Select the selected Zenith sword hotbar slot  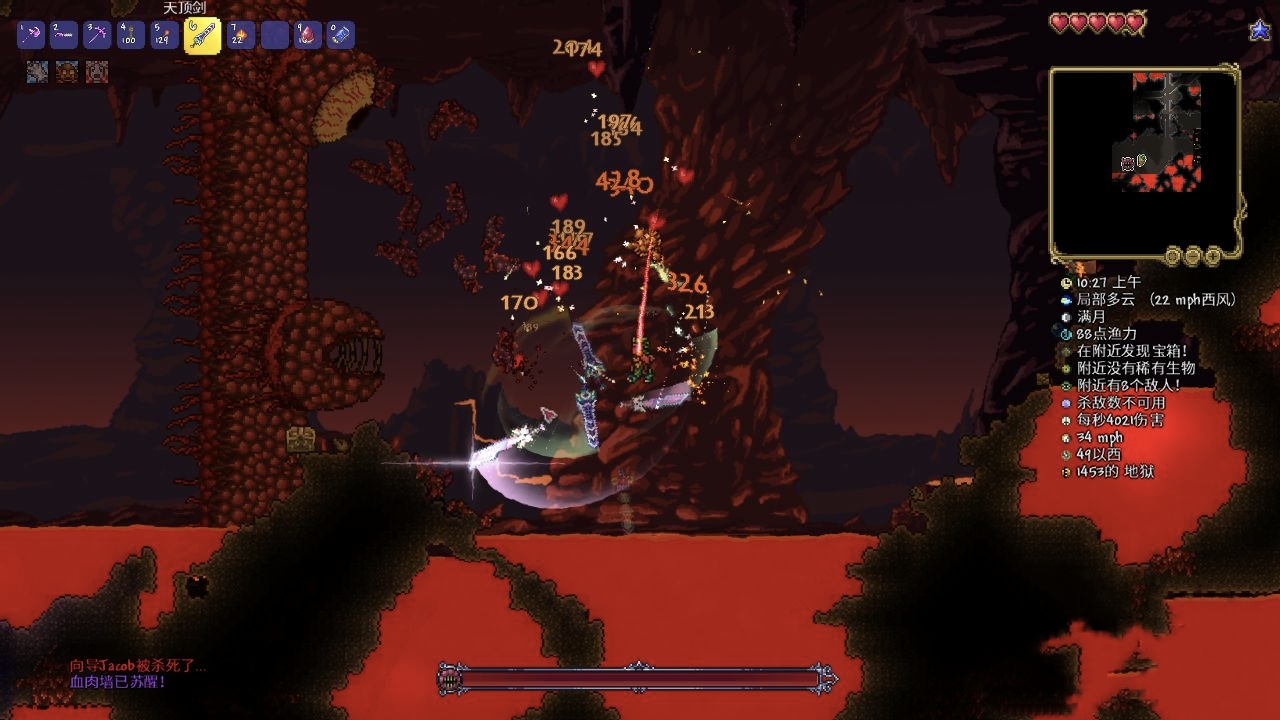click(x=202, y=36)
